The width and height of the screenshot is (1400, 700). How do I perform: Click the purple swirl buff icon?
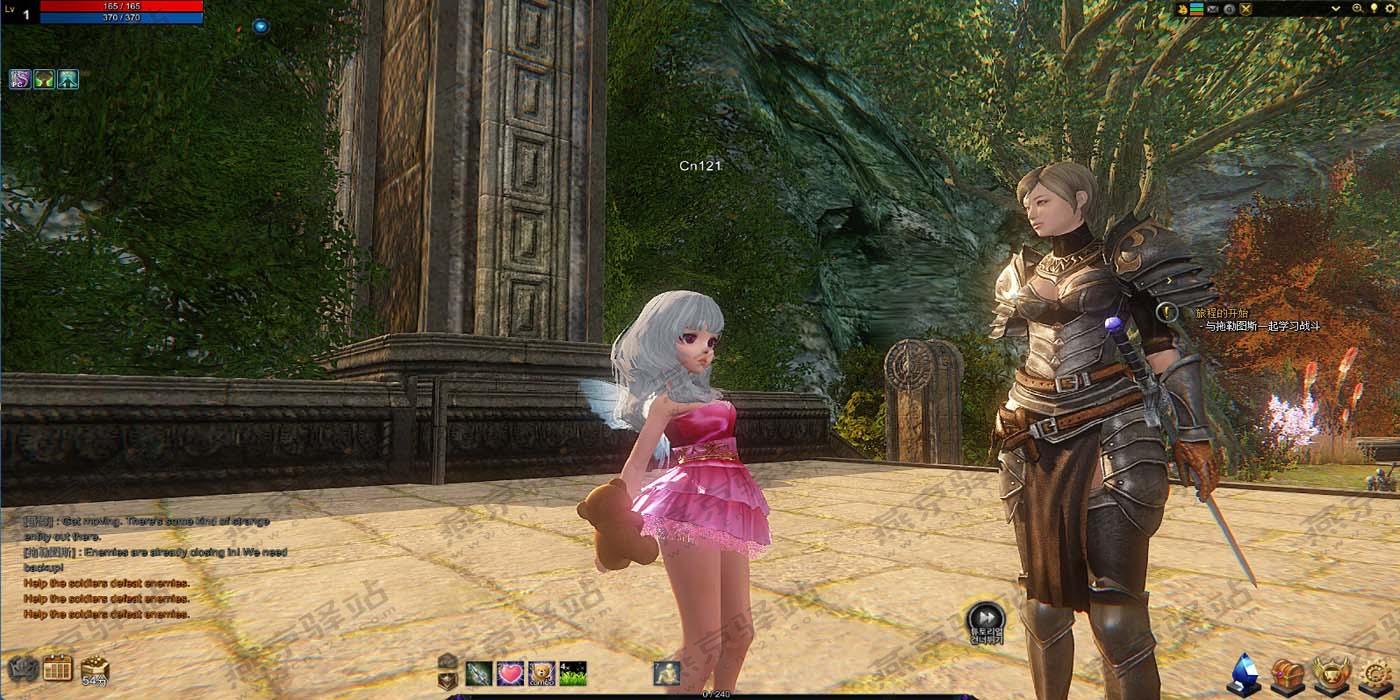pos(20,79)
